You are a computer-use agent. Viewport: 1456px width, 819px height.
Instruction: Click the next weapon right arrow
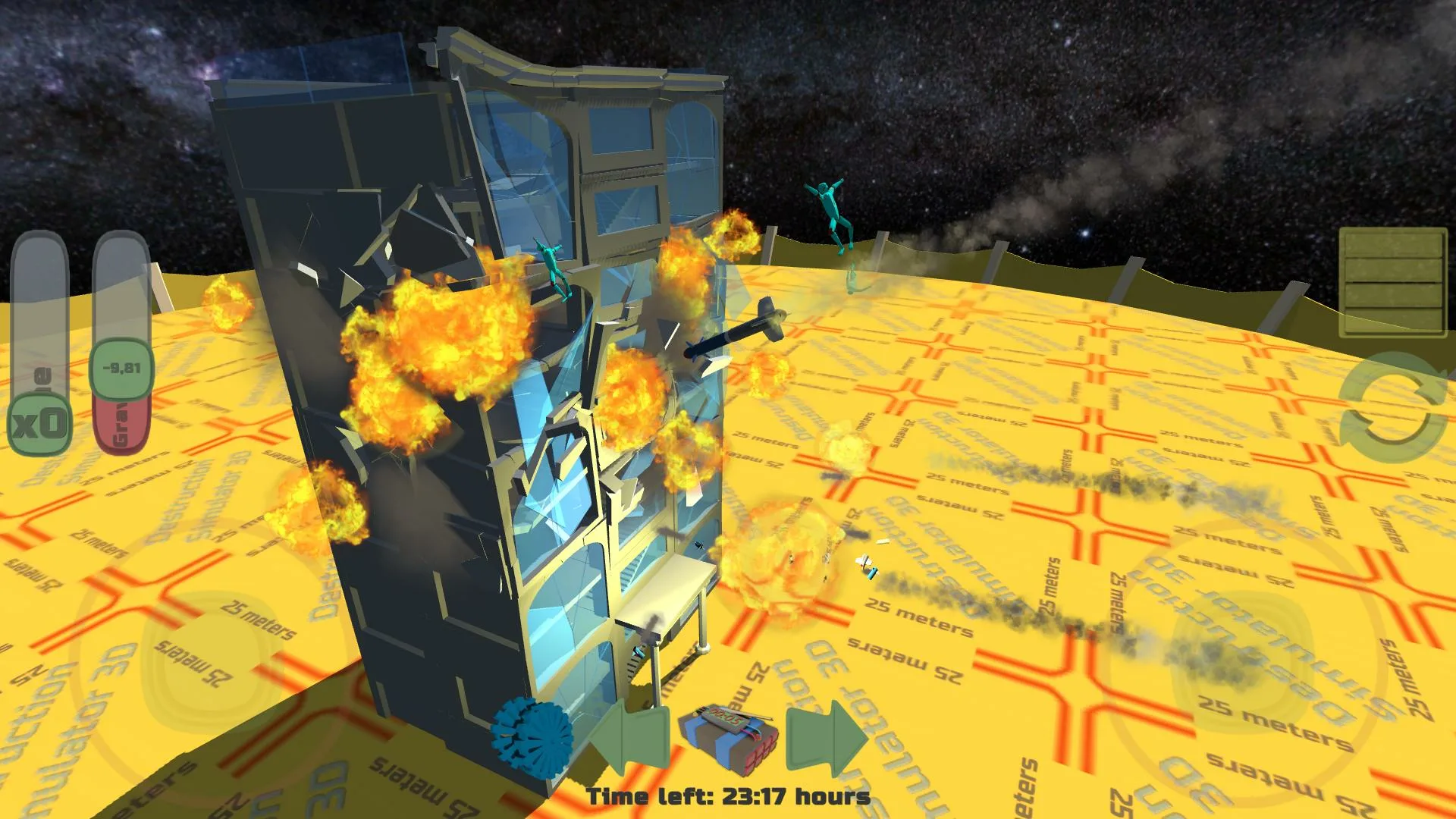click(823, 739)
